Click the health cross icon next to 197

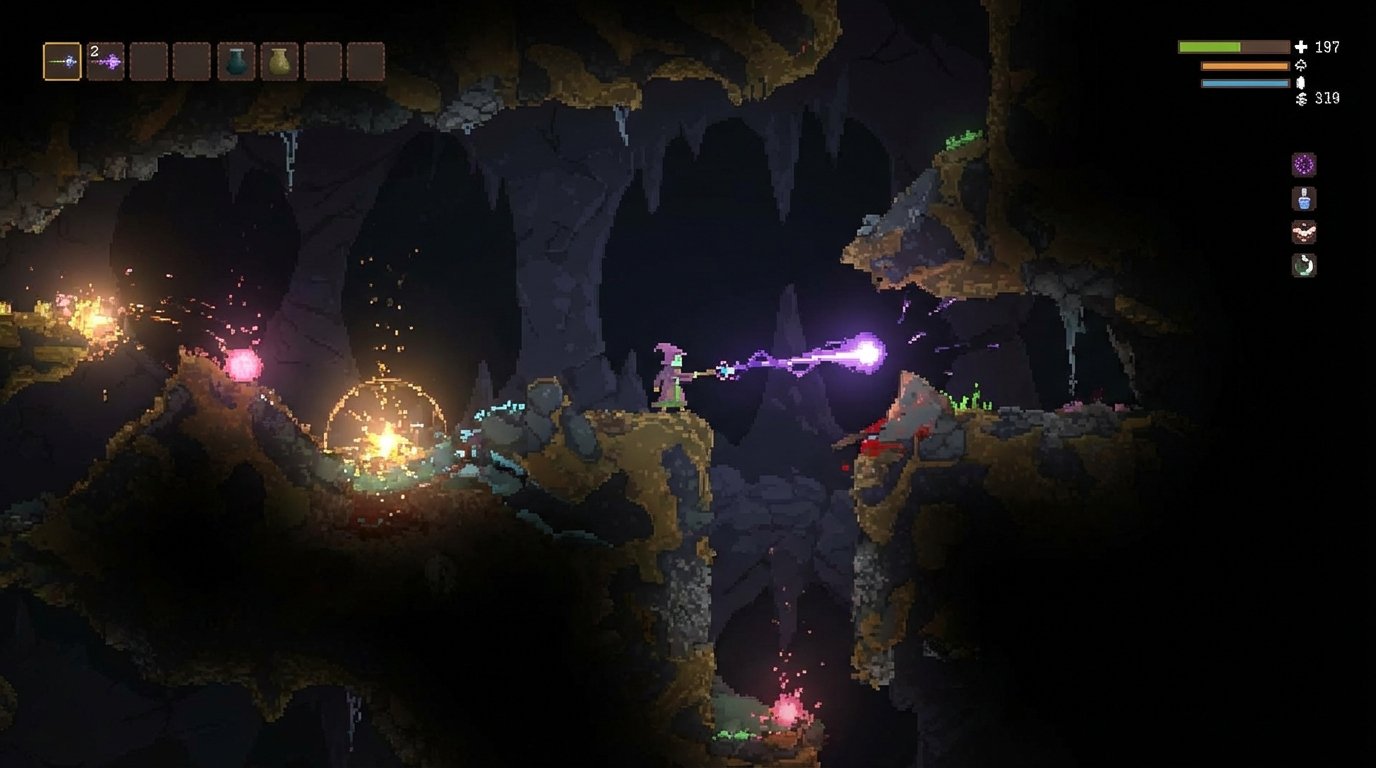pos(1301,46)
